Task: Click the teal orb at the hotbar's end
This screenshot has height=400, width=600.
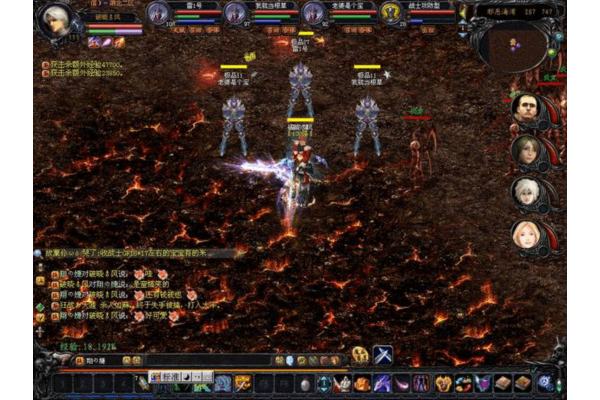Action: click(545, 383)
